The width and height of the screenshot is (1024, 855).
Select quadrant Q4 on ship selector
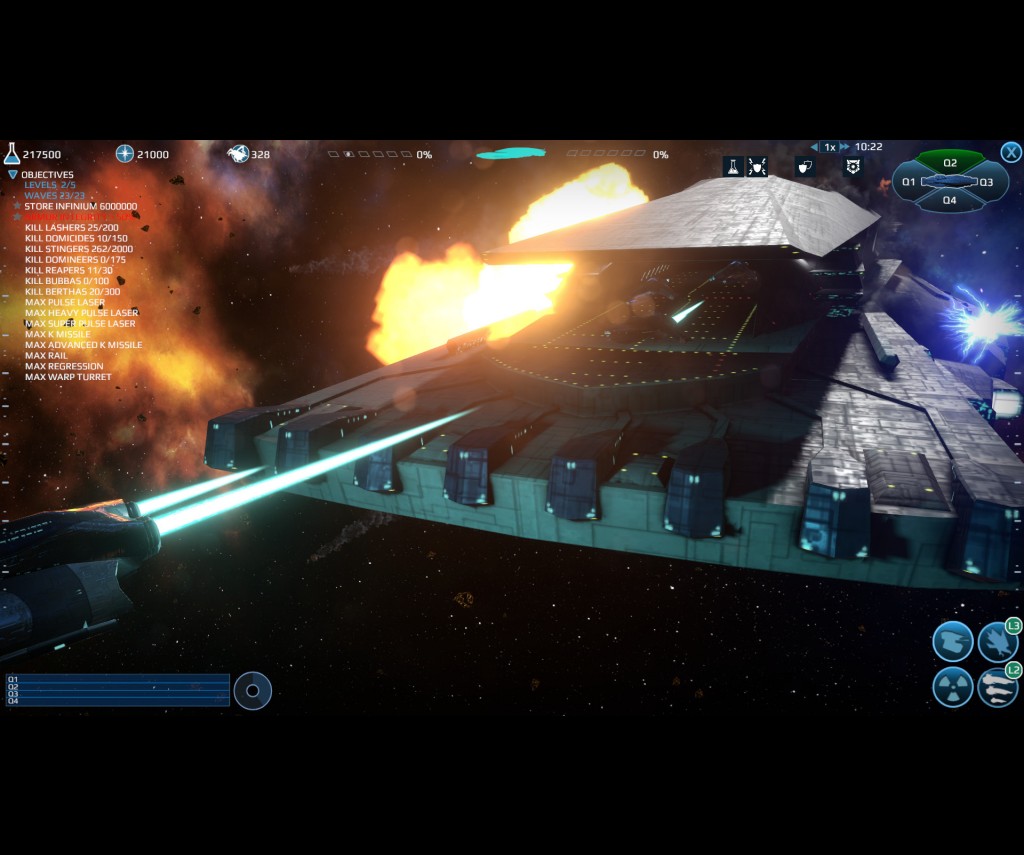click(950, 200)
